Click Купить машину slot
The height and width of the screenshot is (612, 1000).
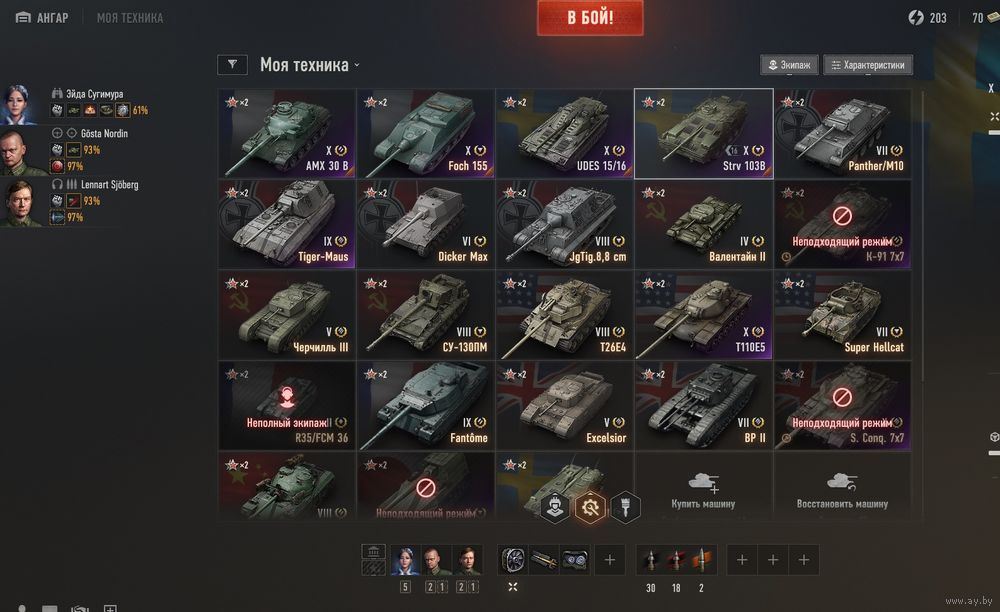tap(703, 489)
